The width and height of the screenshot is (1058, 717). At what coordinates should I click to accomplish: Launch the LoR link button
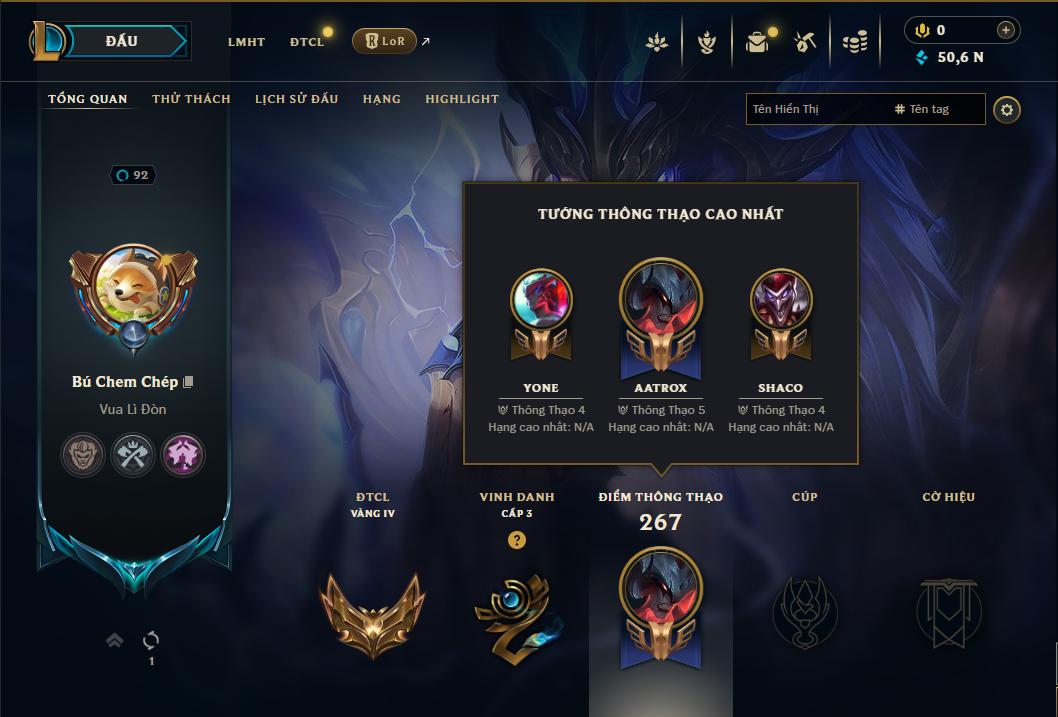[x=385, y=41]
